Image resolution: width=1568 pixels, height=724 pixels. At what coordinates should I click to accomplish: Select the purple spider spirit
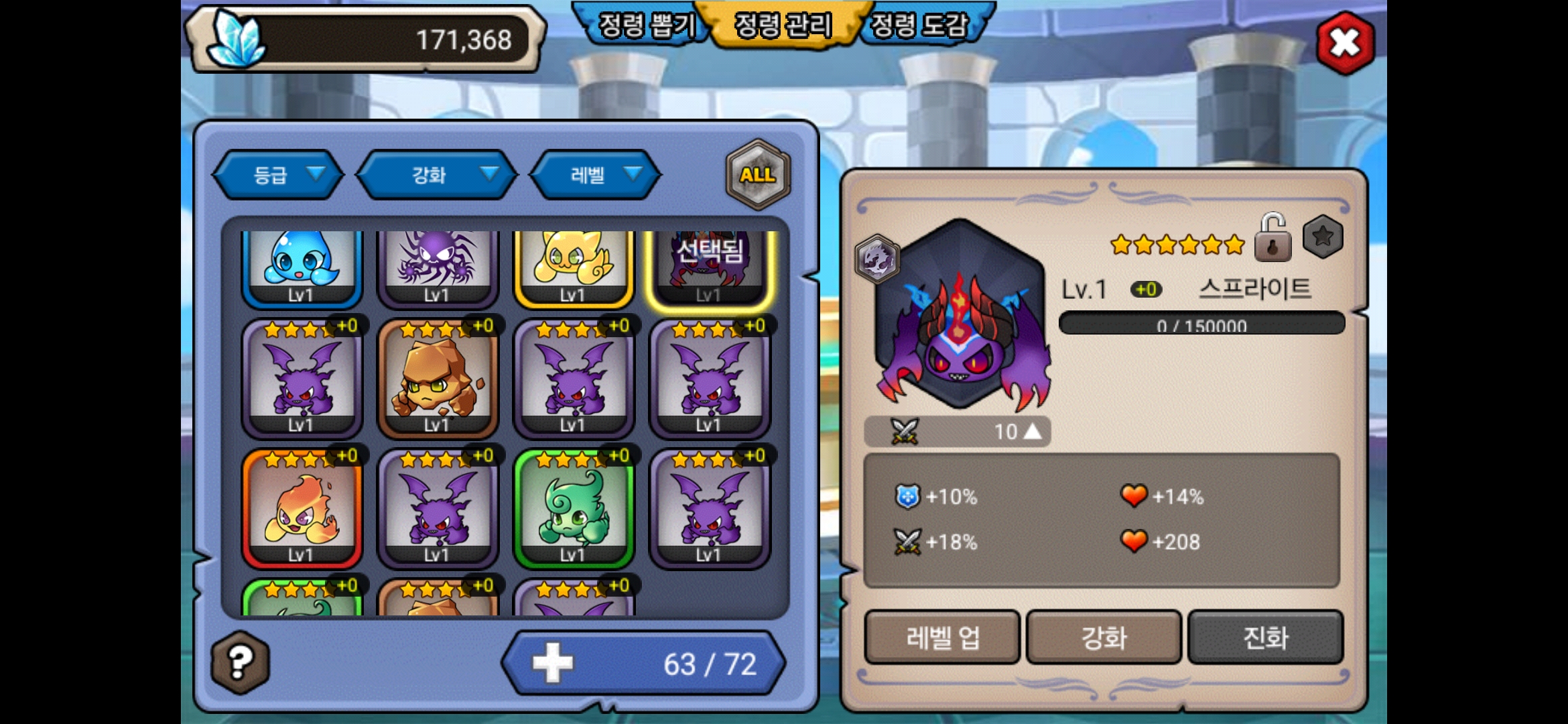pos(438,267)
